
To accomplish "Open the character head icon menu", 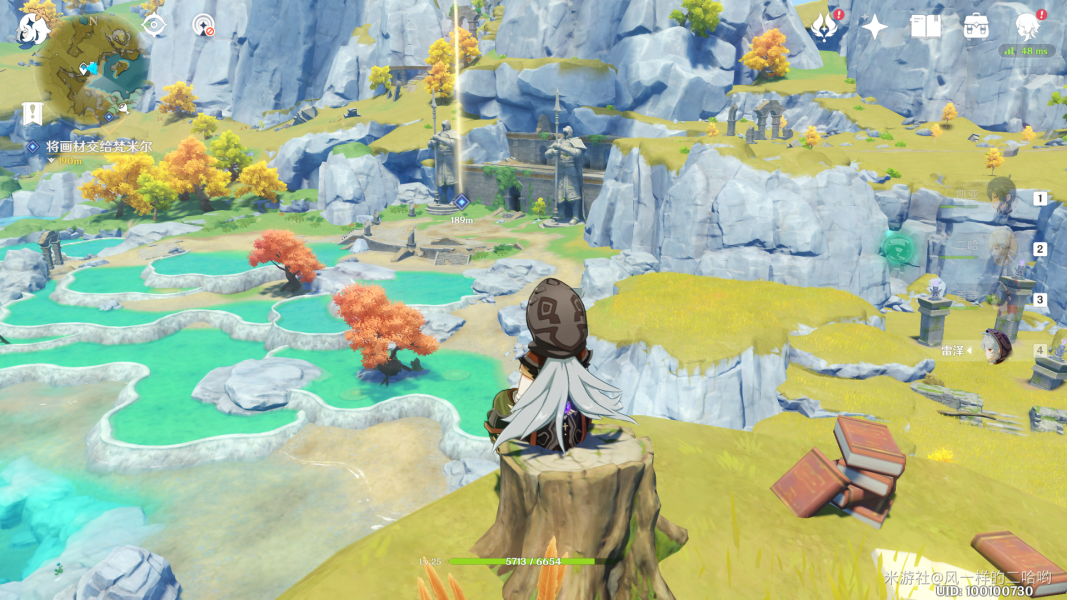I will (1027, 27).
